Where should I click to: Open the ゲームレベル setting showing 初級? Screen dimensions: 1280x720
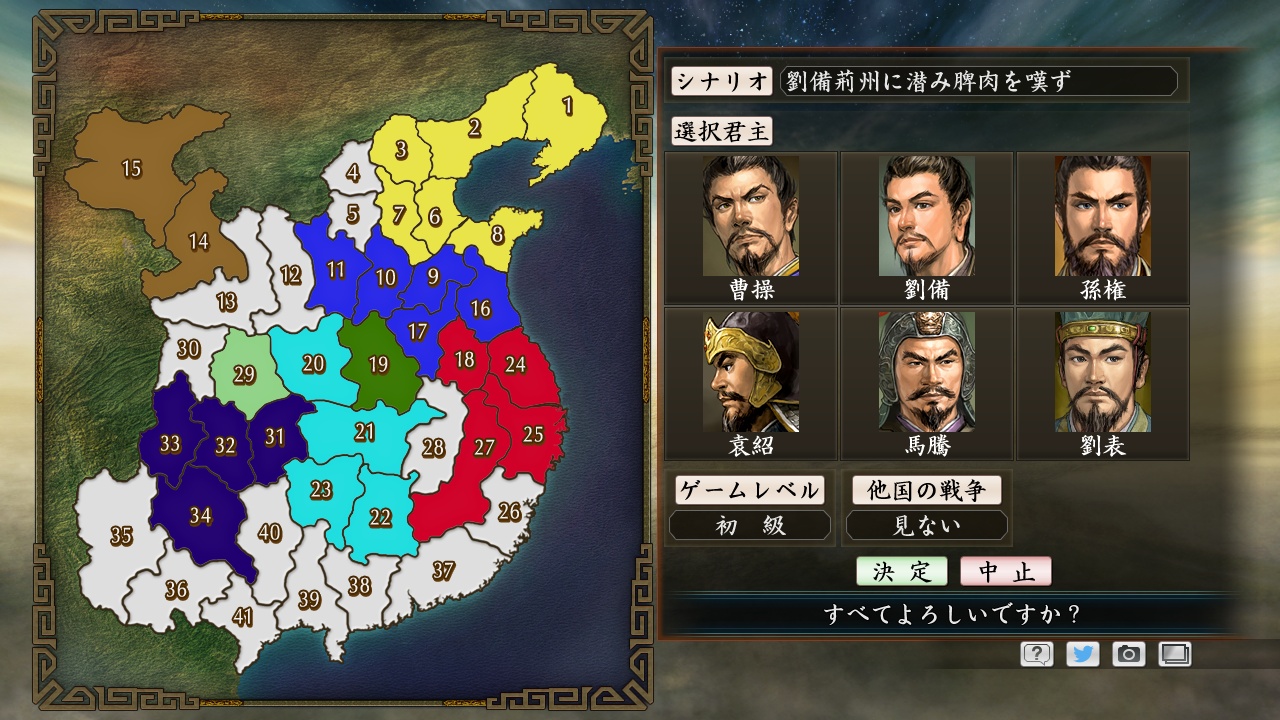750,524
